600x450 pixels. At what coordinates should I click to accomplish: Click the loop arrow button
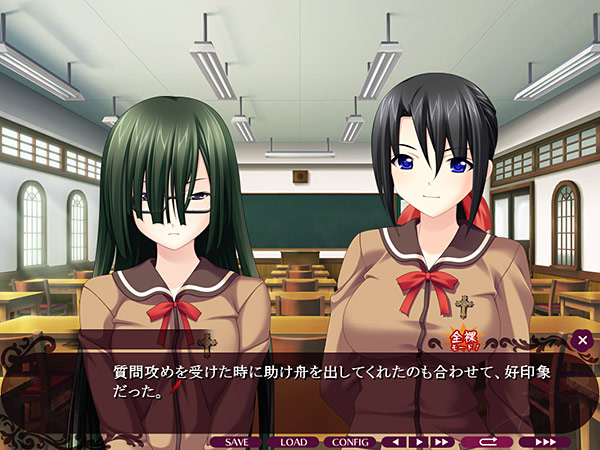tap(486, 441)
